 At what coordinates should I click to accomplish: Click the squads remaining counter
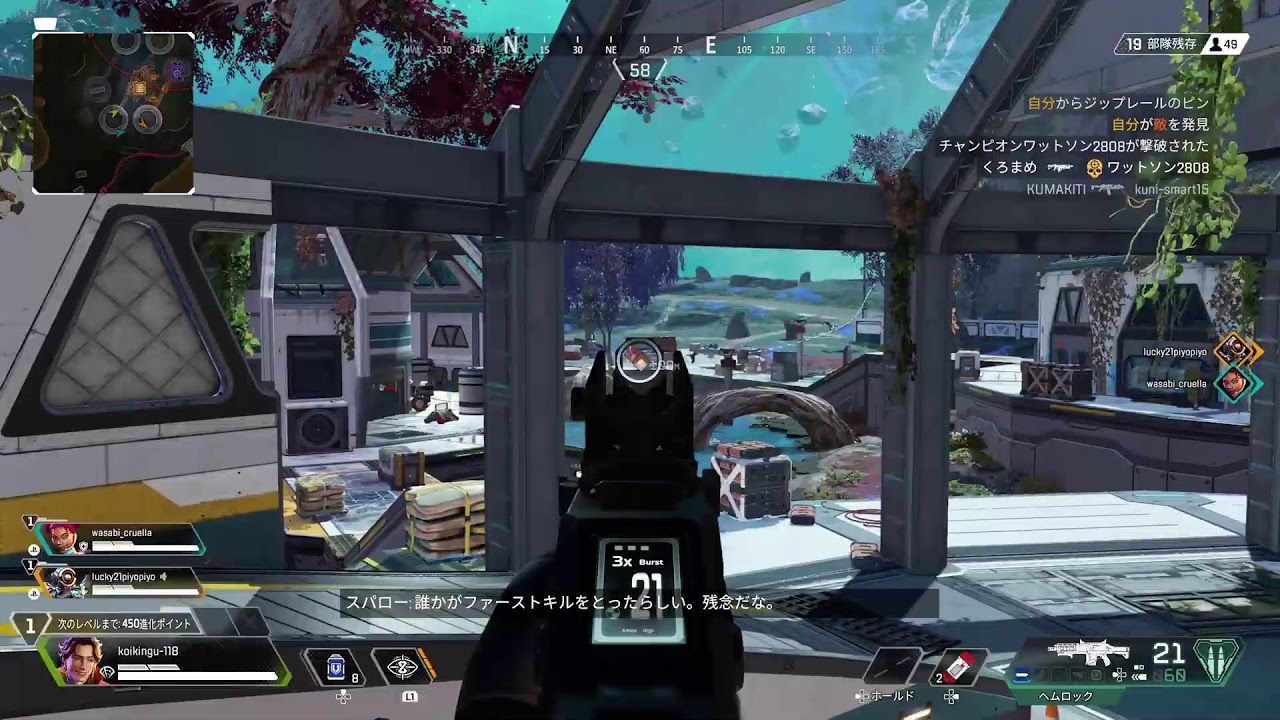1160,44
